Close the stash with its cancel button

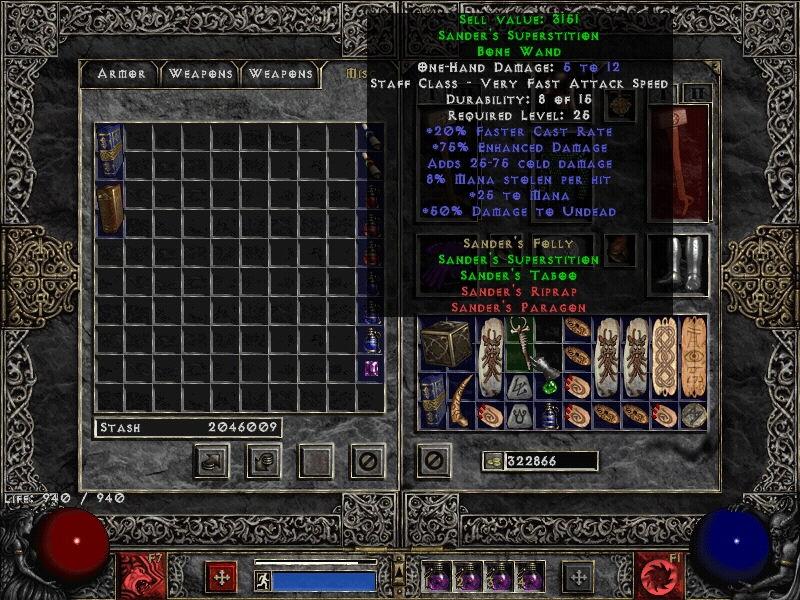[x=367, y=461]
